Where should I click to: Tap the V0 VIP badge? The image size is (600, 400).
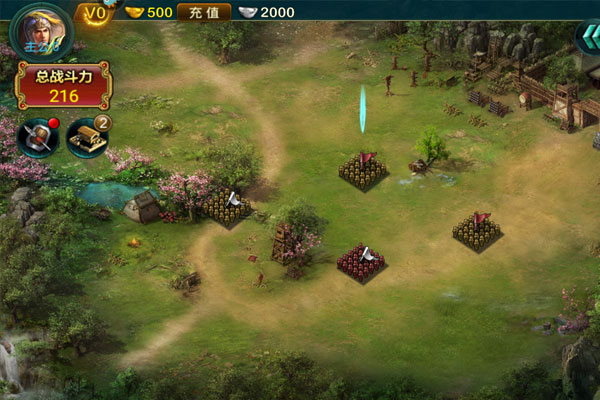[96, 13]
